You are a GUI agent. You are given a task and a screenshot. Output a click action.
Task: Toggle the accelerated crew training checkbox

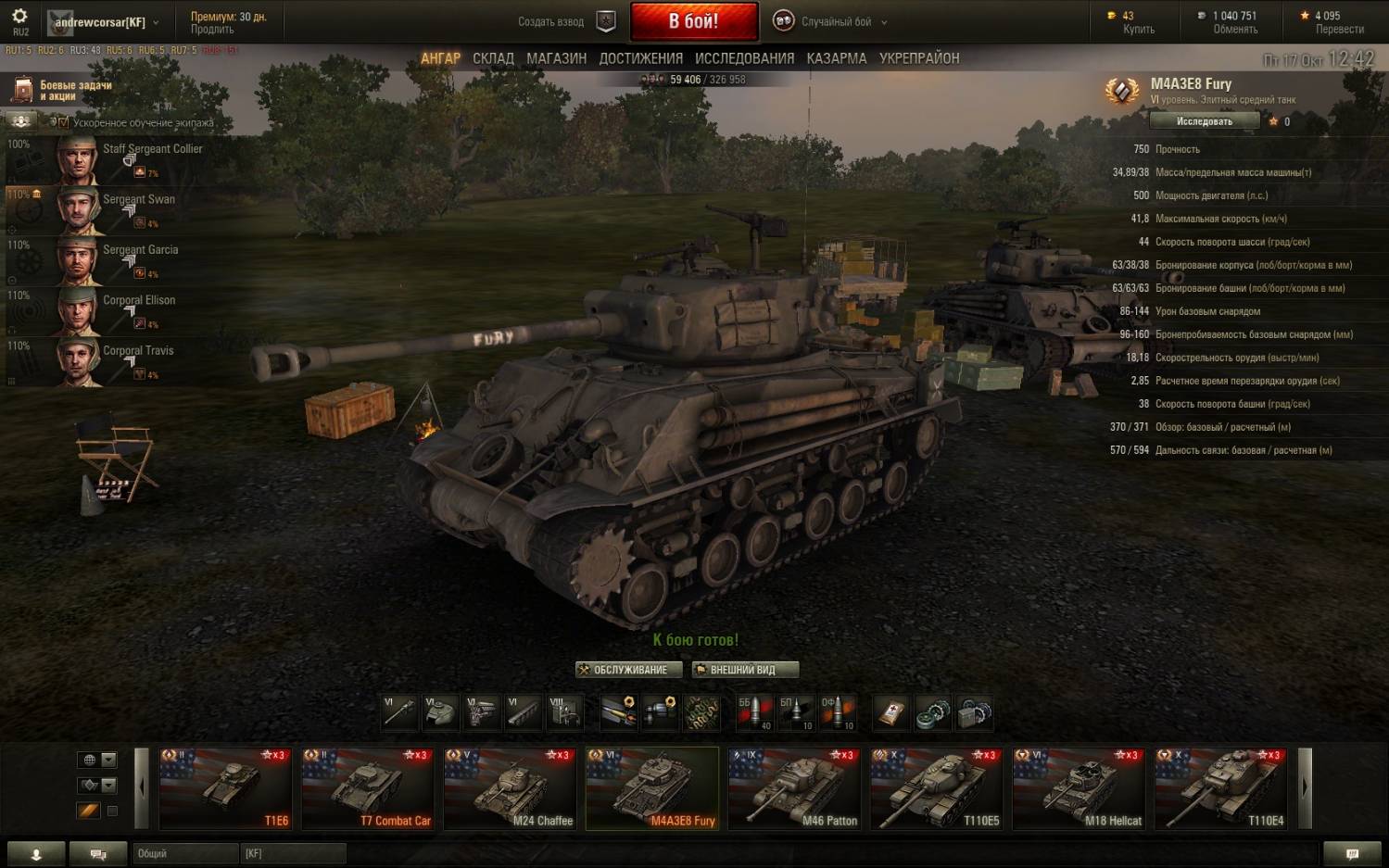[x=63, y=122]
